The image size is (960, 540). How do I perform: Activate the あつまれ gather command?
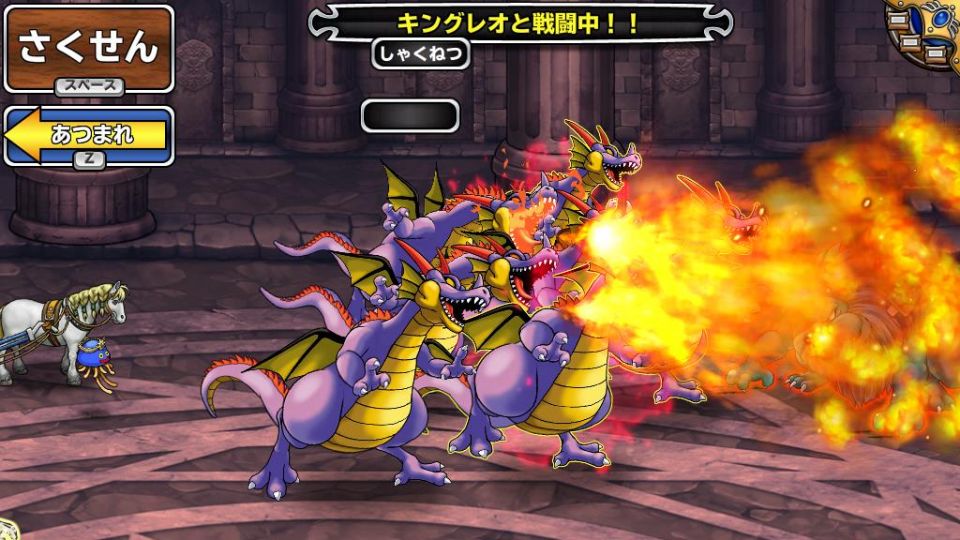pos(88,135)
